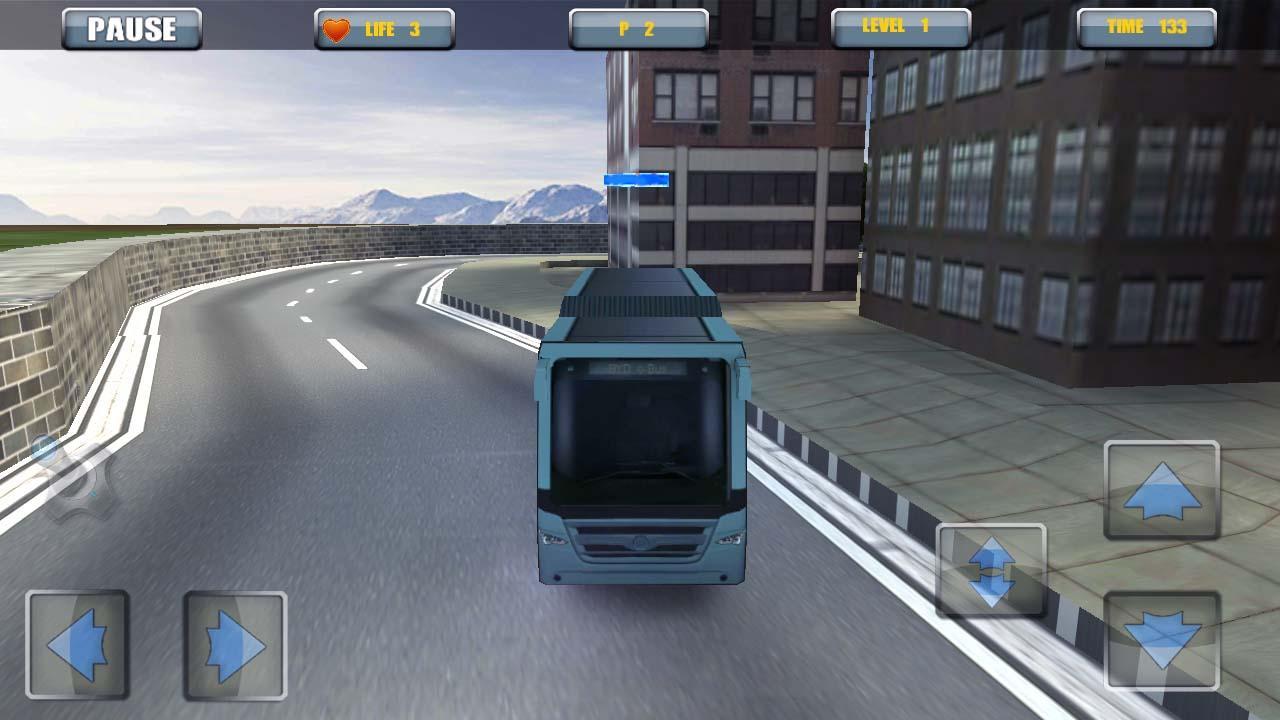
Task: Tap the BYD e-Bus destination sign on the bus
Action: 637,366
